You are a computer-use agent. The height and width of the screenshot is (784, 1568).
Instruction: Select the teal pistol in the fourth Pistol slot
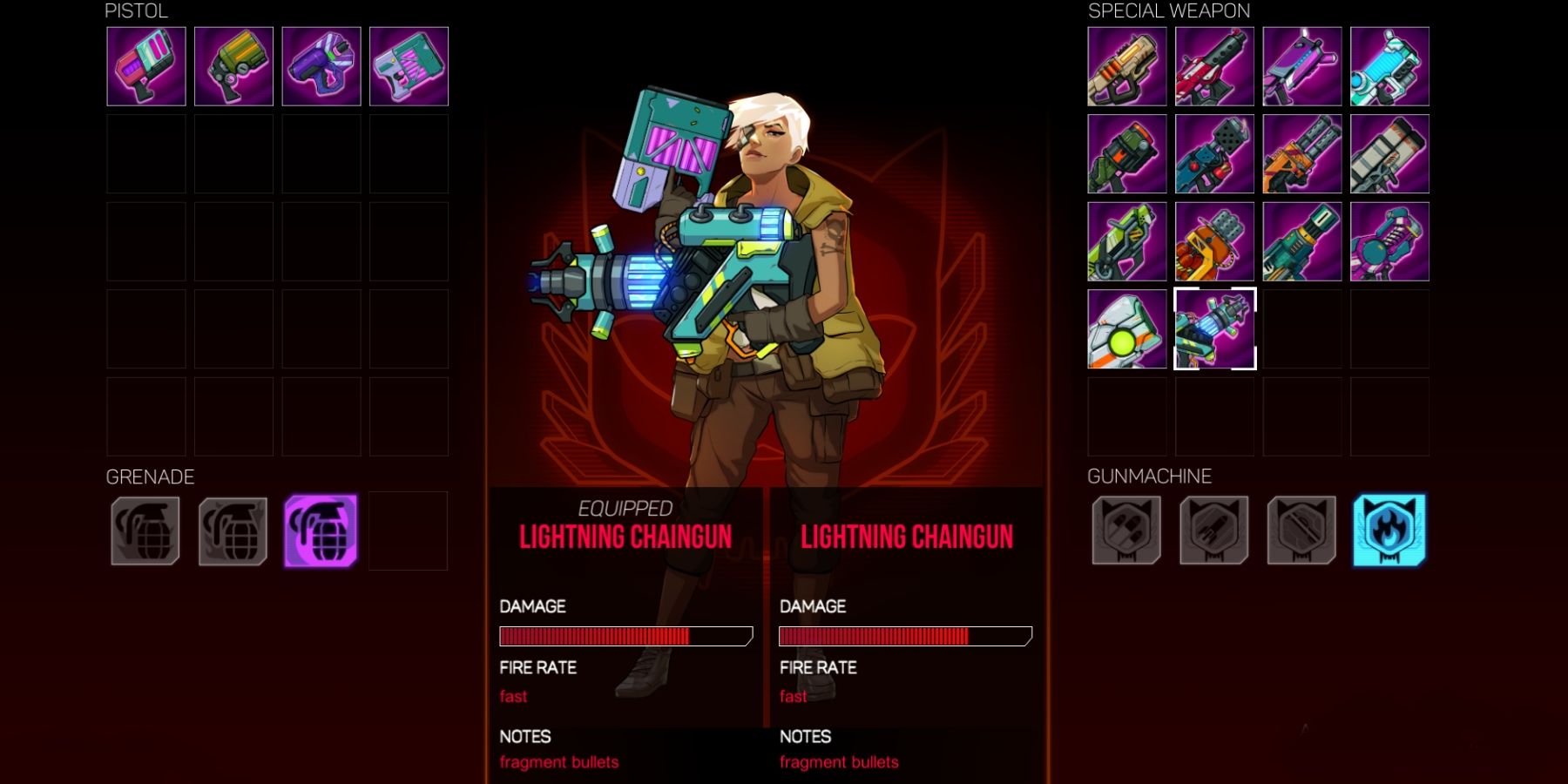[407, 65]
